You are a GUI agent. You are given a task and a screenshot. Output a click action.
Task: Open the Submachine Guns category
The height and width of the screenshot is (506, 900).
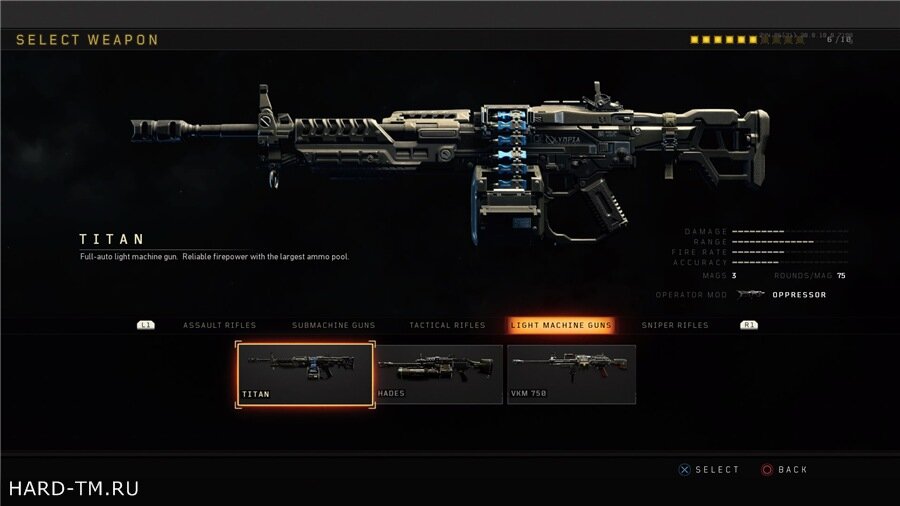tap(332, 325)
